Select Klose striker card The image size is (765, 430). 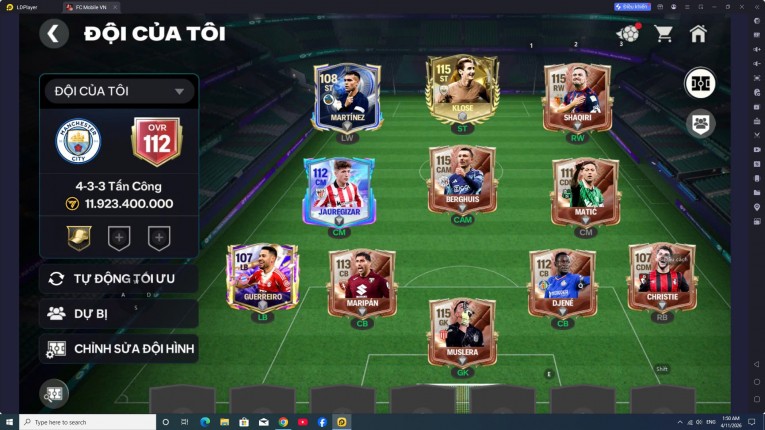tap(462, 90)
